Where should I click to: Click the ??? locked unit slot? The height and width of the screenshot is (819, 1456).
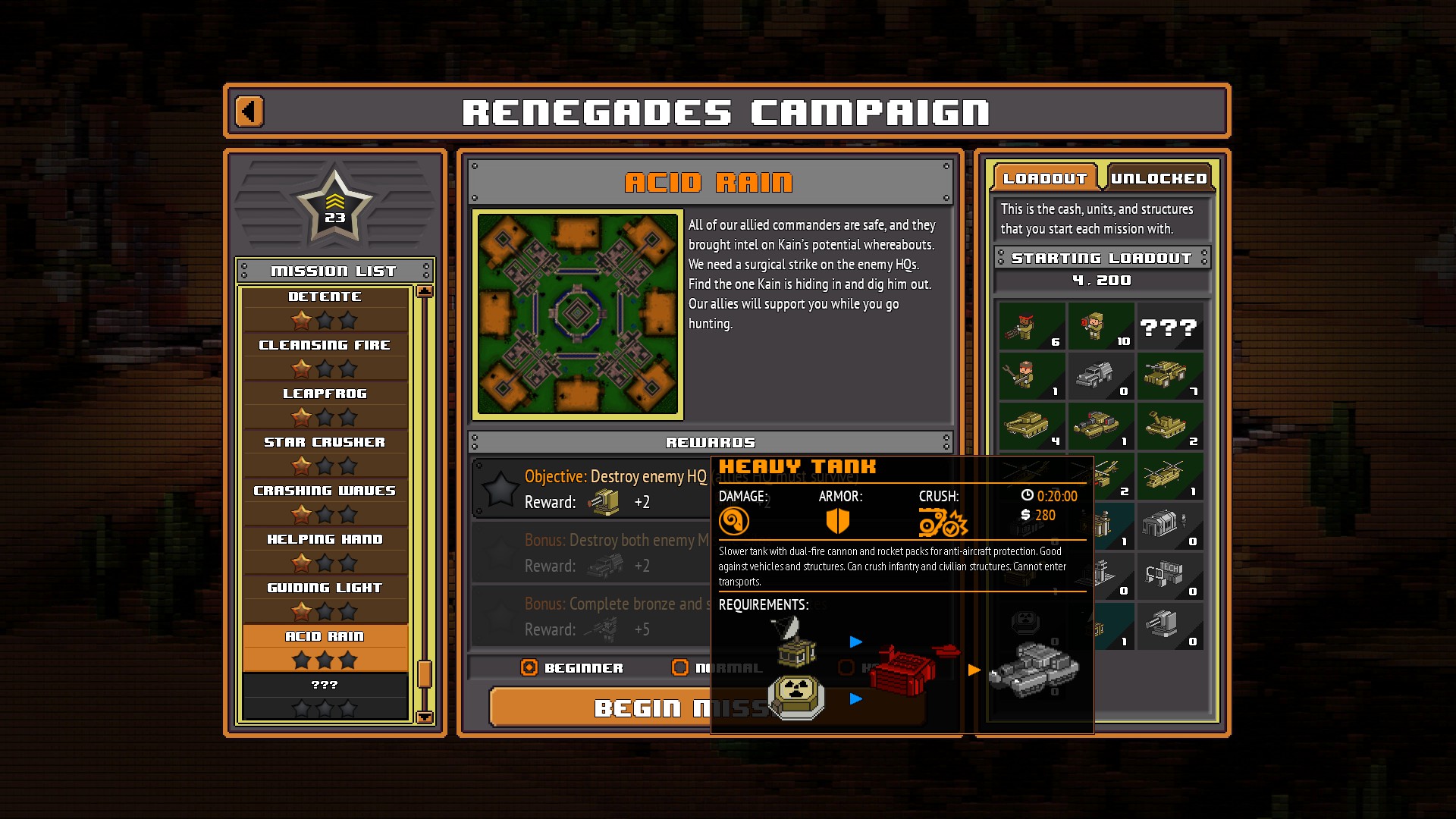[1169, 326]
